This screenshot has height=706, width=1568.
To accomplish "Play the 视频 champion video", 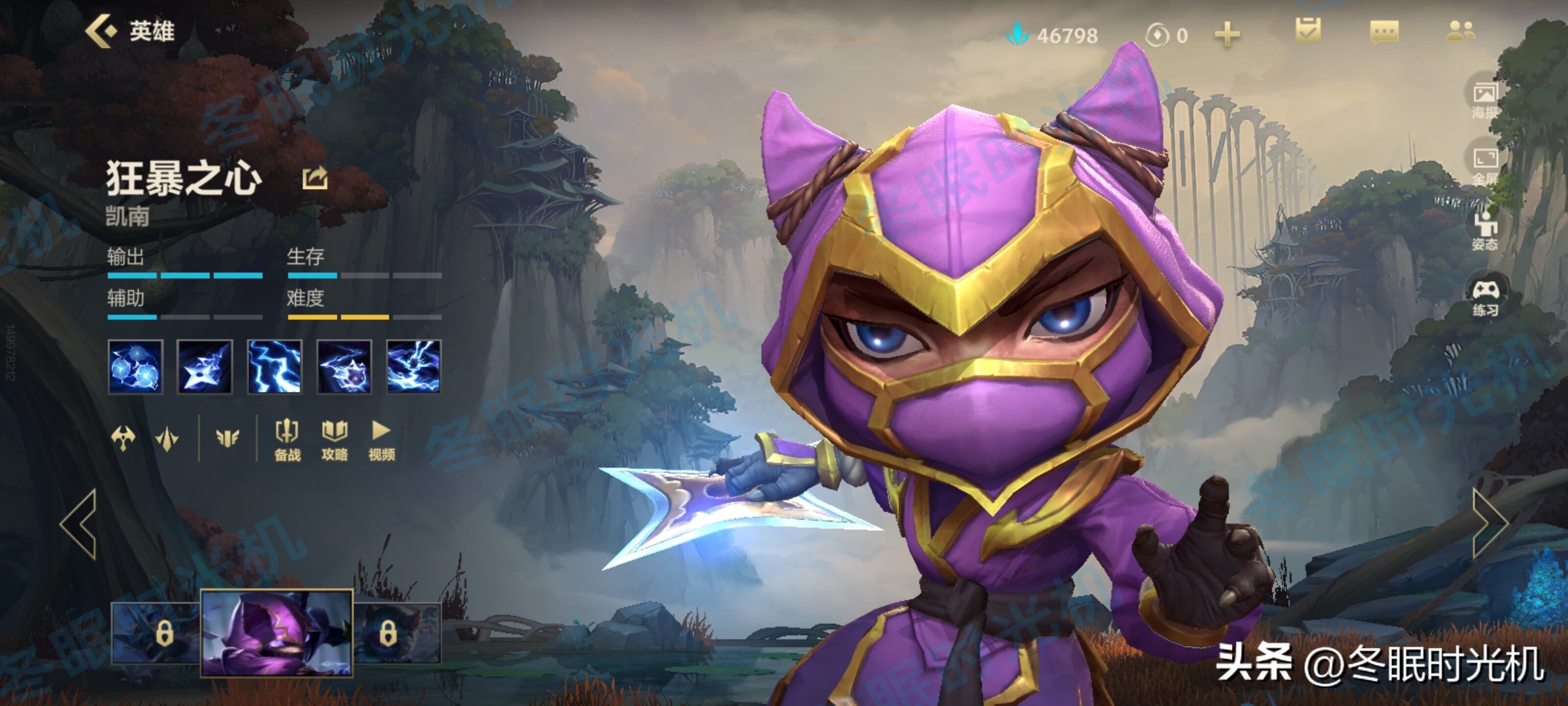I will [381, 440].
